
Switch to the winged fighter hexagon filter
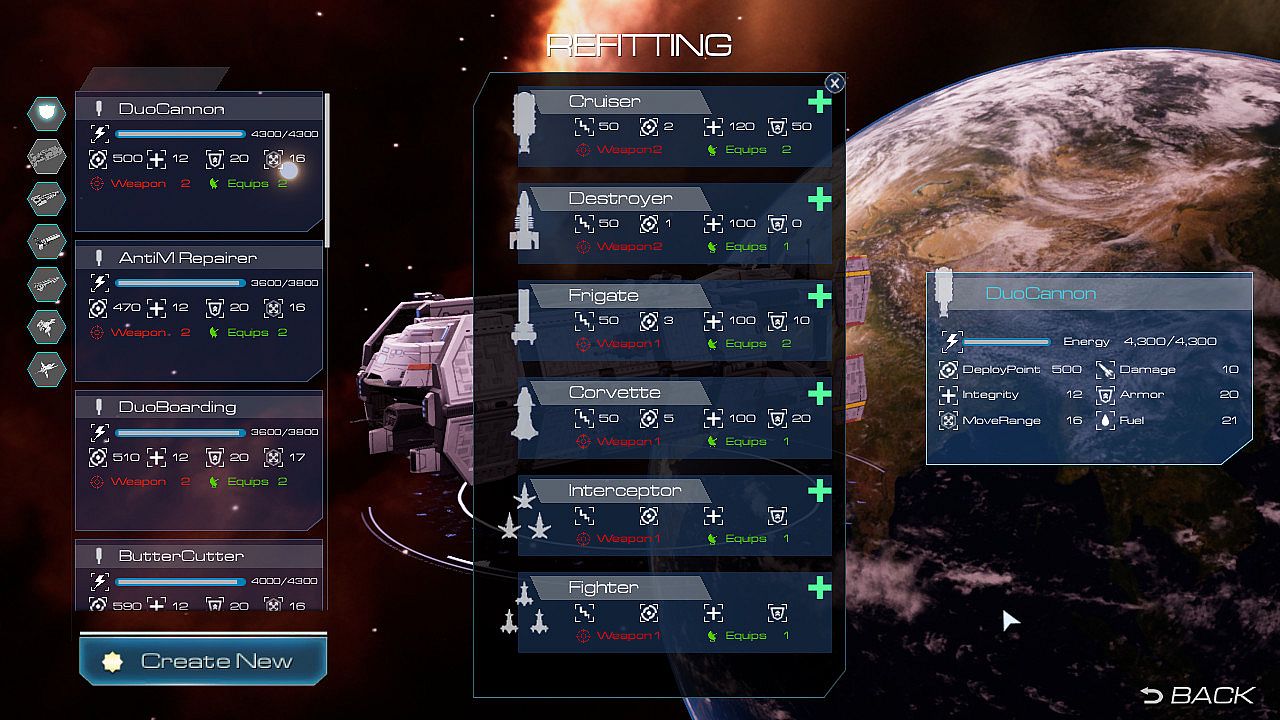tap(46, 369)
